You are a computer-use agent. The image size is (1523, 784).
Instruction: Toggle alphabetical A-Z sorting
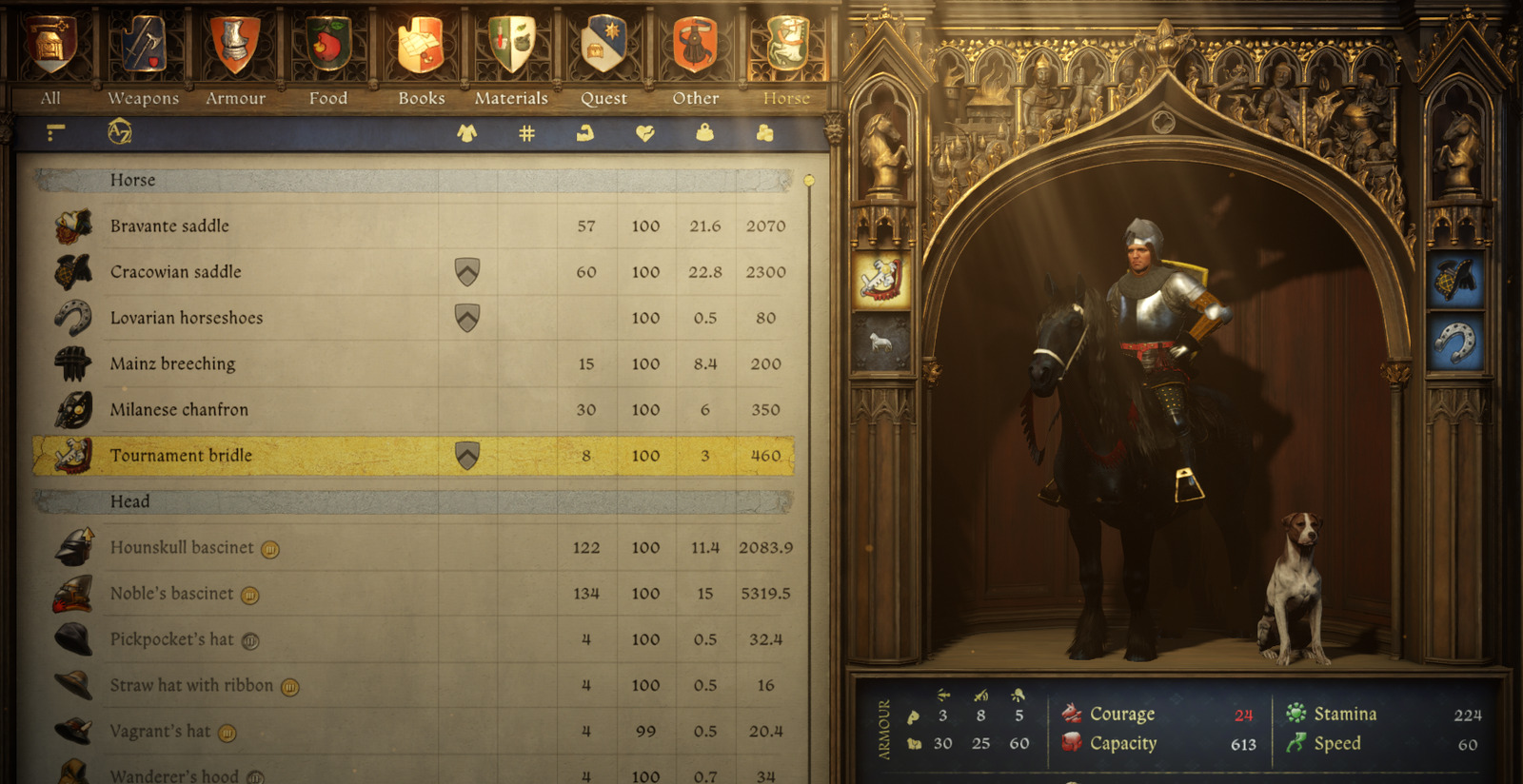click(x=116, y=133)
